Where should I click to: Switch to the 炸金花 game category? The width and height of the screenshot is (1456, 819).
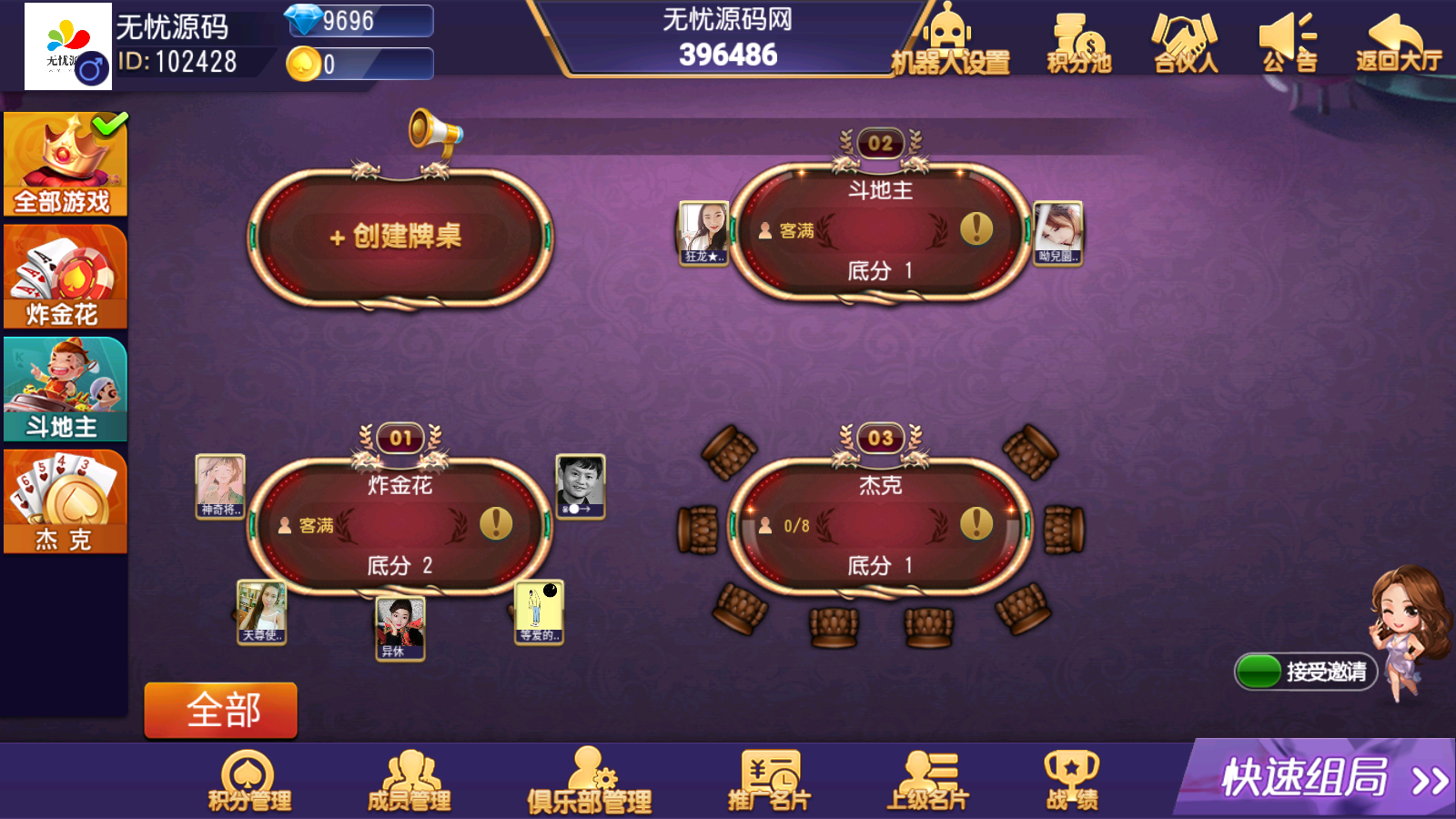64,276
